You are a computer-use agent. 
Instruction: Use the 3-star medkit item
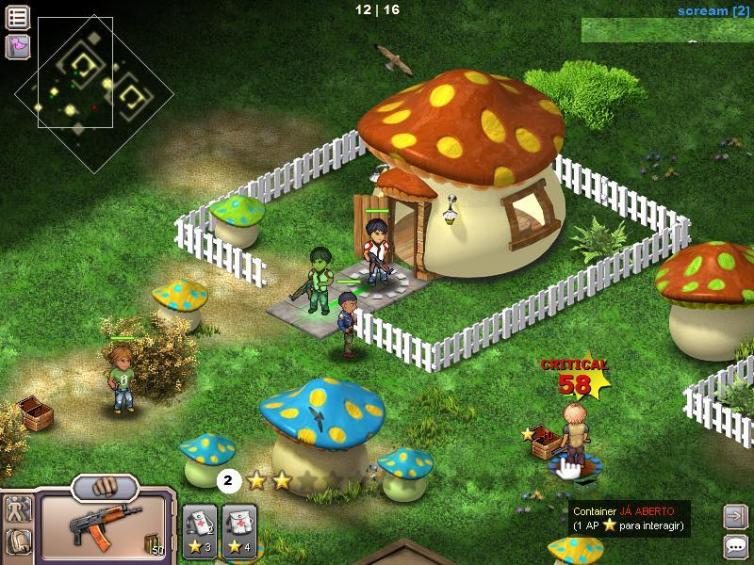(x=199, y=529)
